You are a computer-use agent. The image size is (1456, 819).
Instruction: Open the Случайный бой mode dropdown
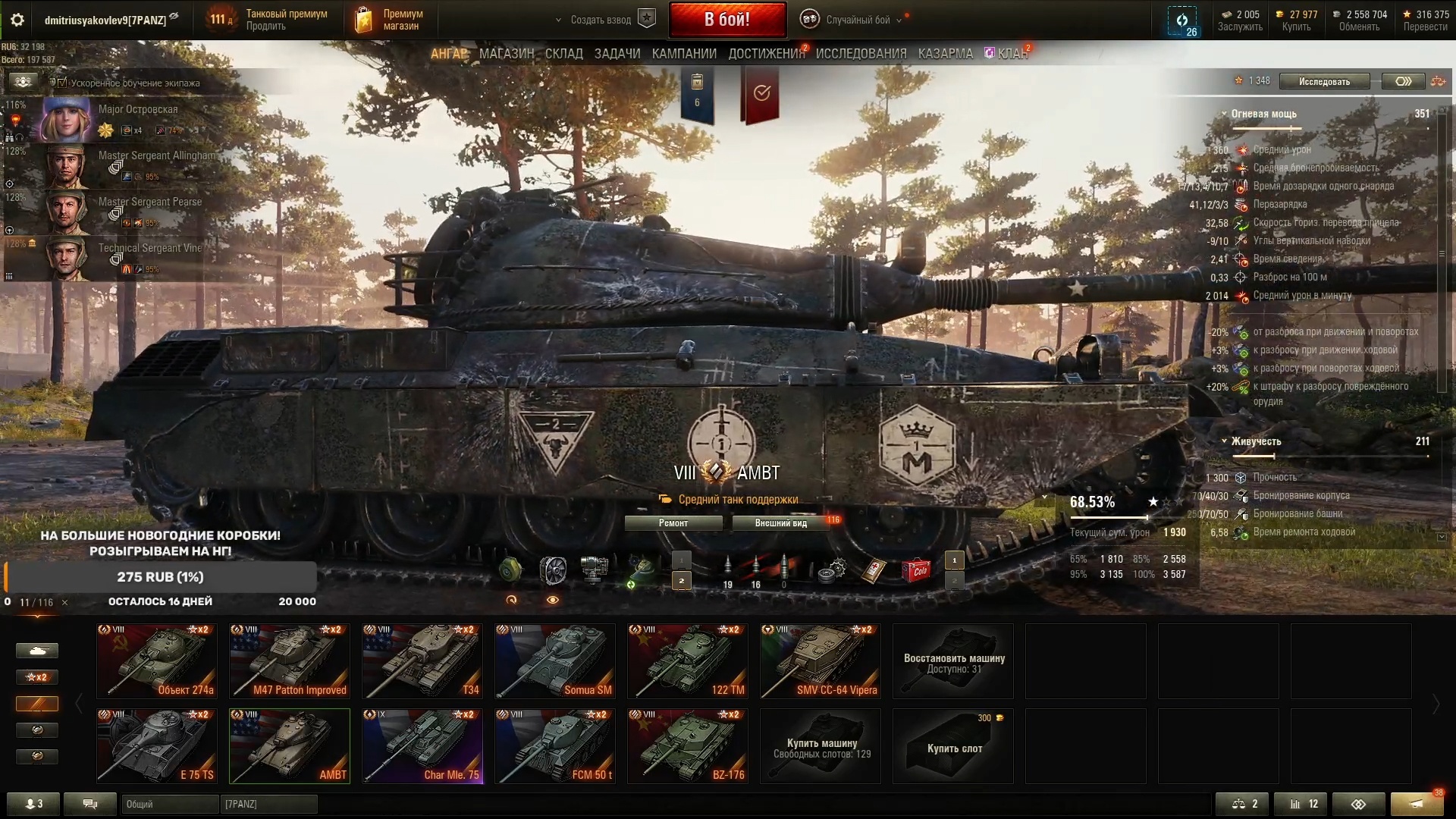(857, 20)
